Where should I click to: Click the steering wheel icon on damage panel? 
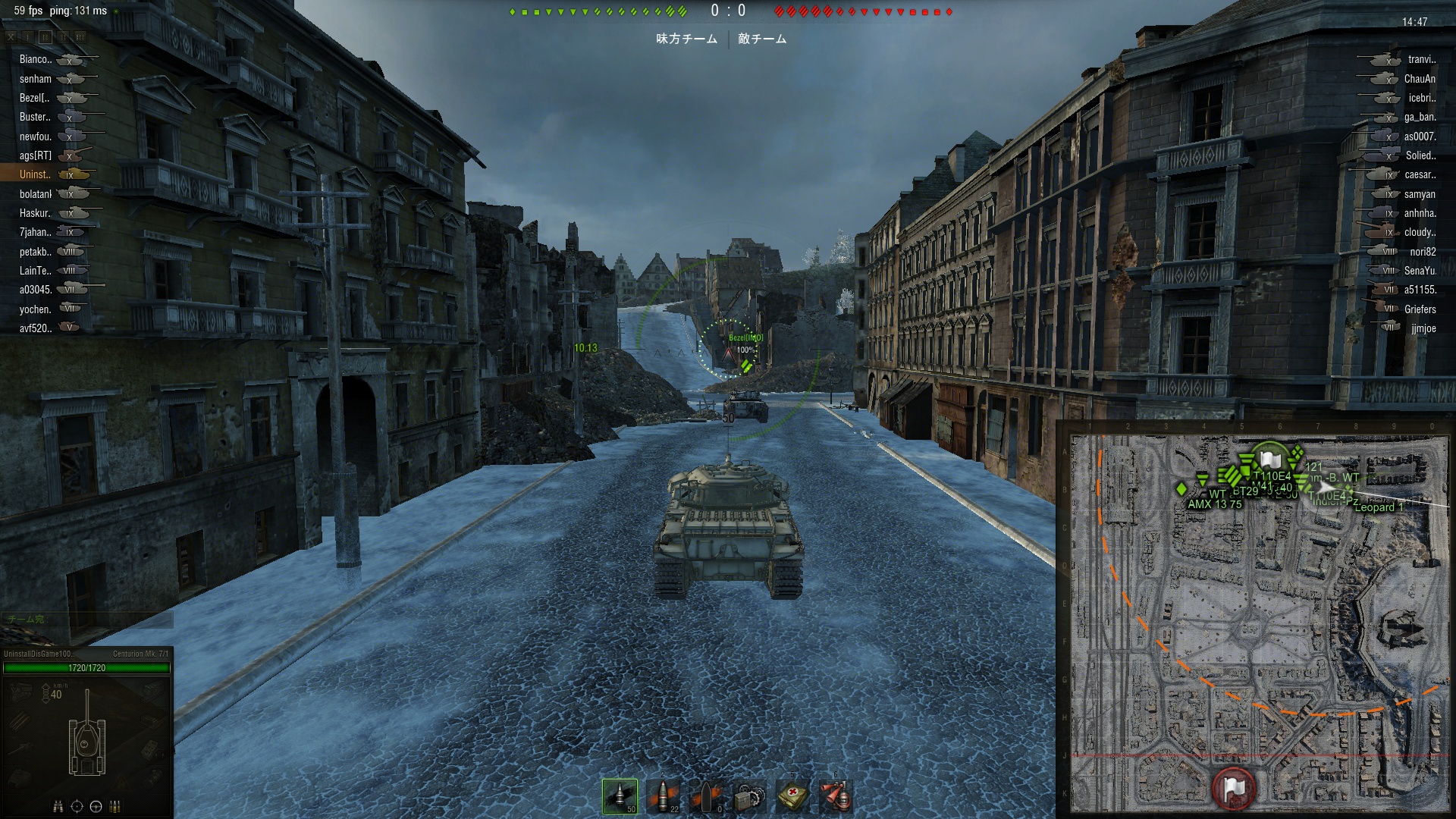click(x=96, y=806)
